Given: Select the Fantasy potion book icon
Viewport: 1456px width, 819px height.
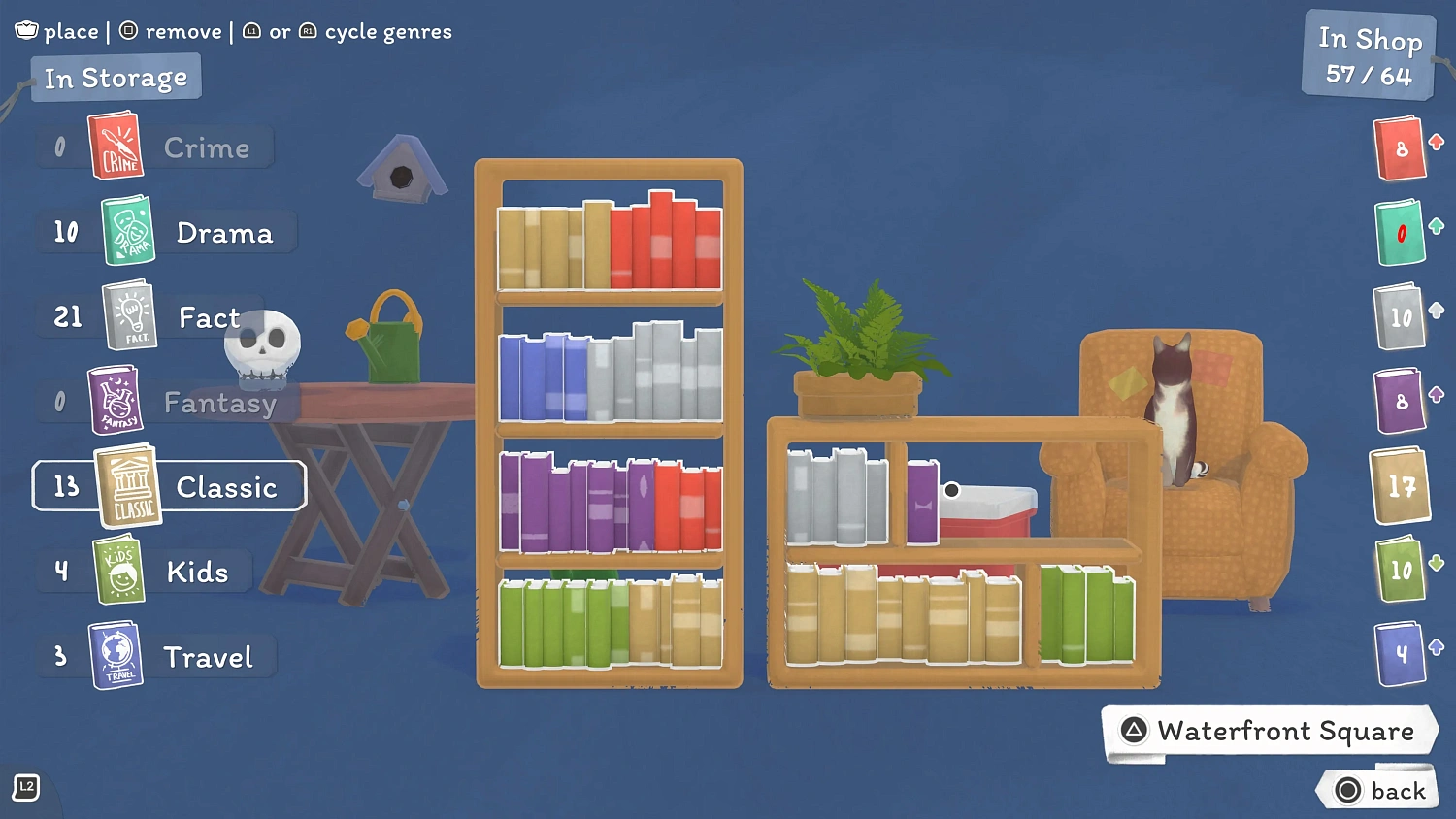Looking at the screenshot, I should tap(116, 399).
